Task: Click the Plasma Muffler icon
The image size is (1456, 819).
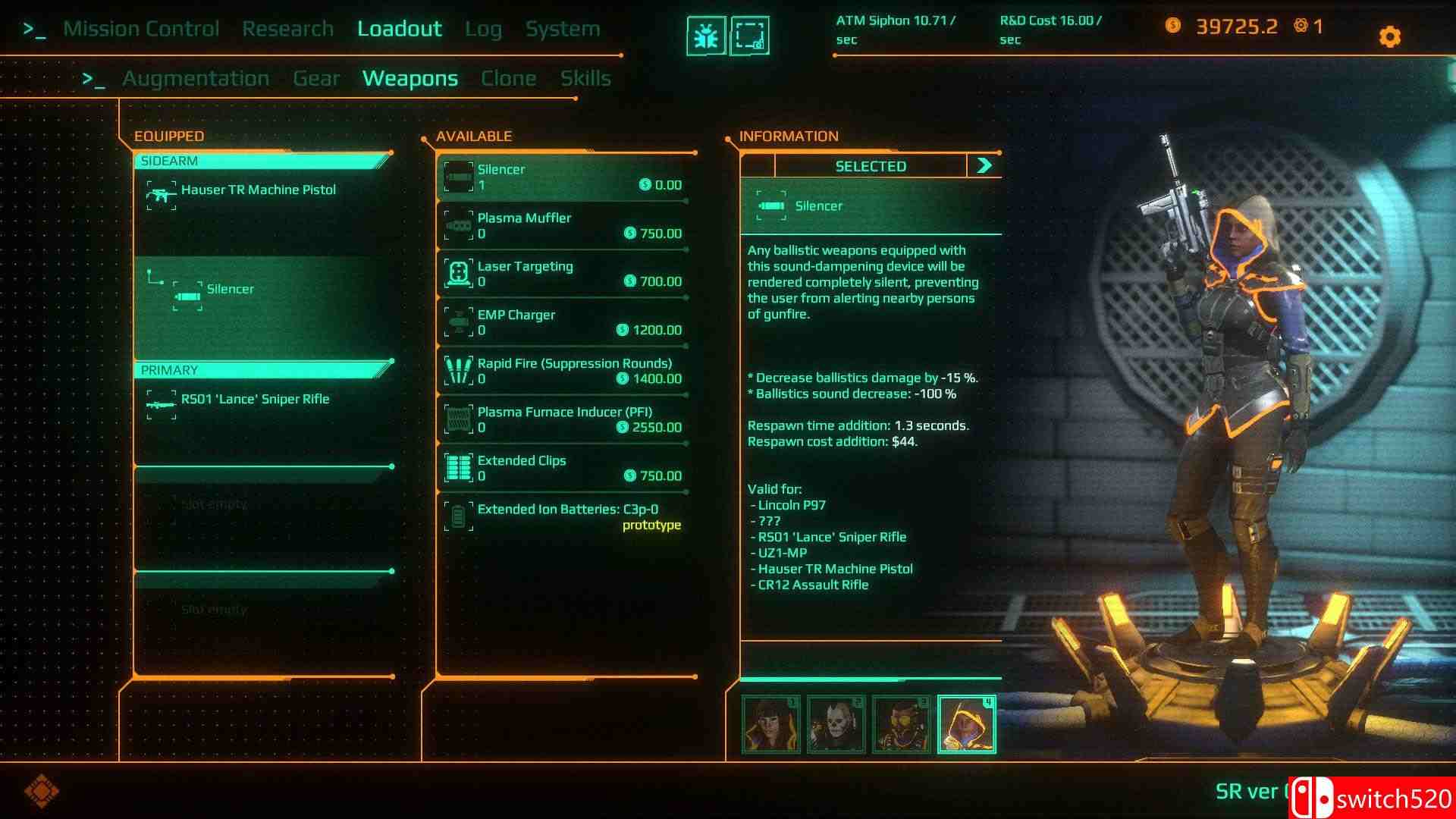Action: pos(459,224)
